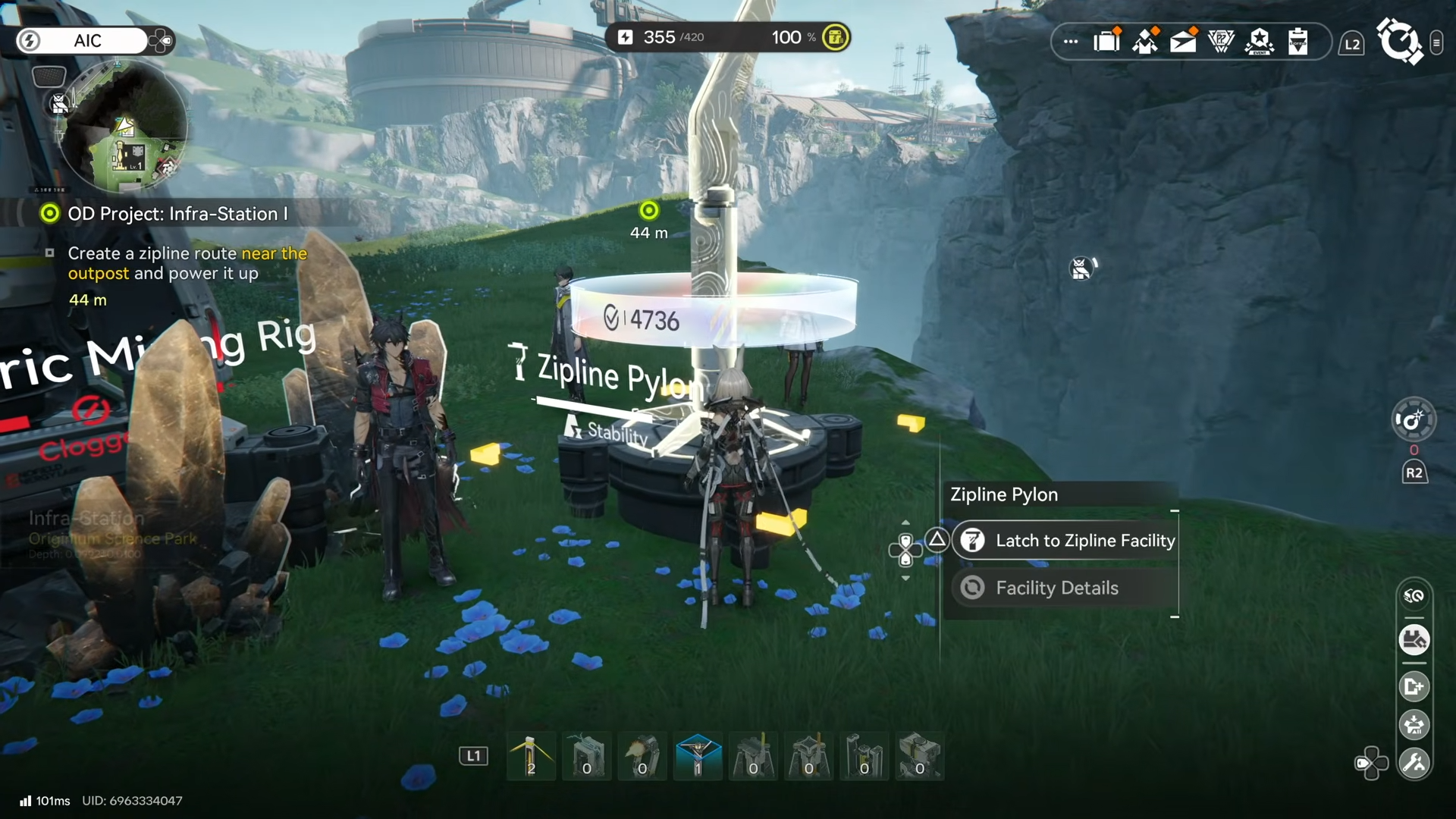Open the mail envelope icon
Viewport: 1456px width, 819px height.
pos(1183,41)
